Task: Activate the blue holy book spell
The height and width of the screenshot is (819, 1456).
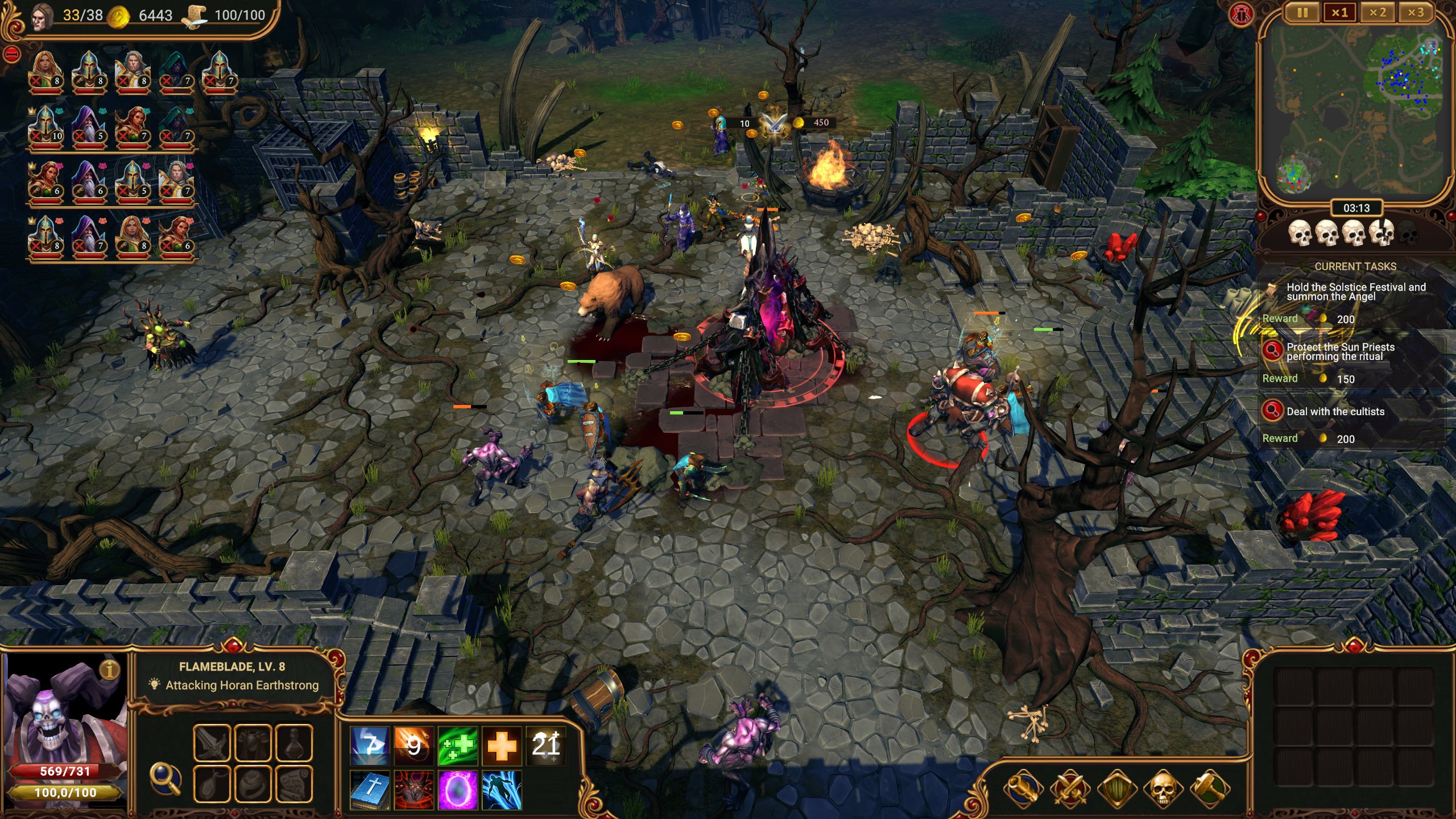Action: pyautogui.click(x=370, y=789)
